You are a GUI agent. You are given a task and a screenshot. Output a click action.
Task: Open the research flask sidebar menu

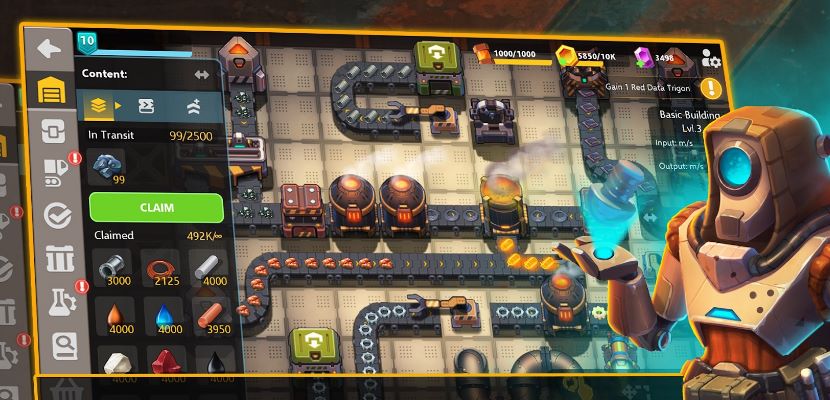point(62,302)
